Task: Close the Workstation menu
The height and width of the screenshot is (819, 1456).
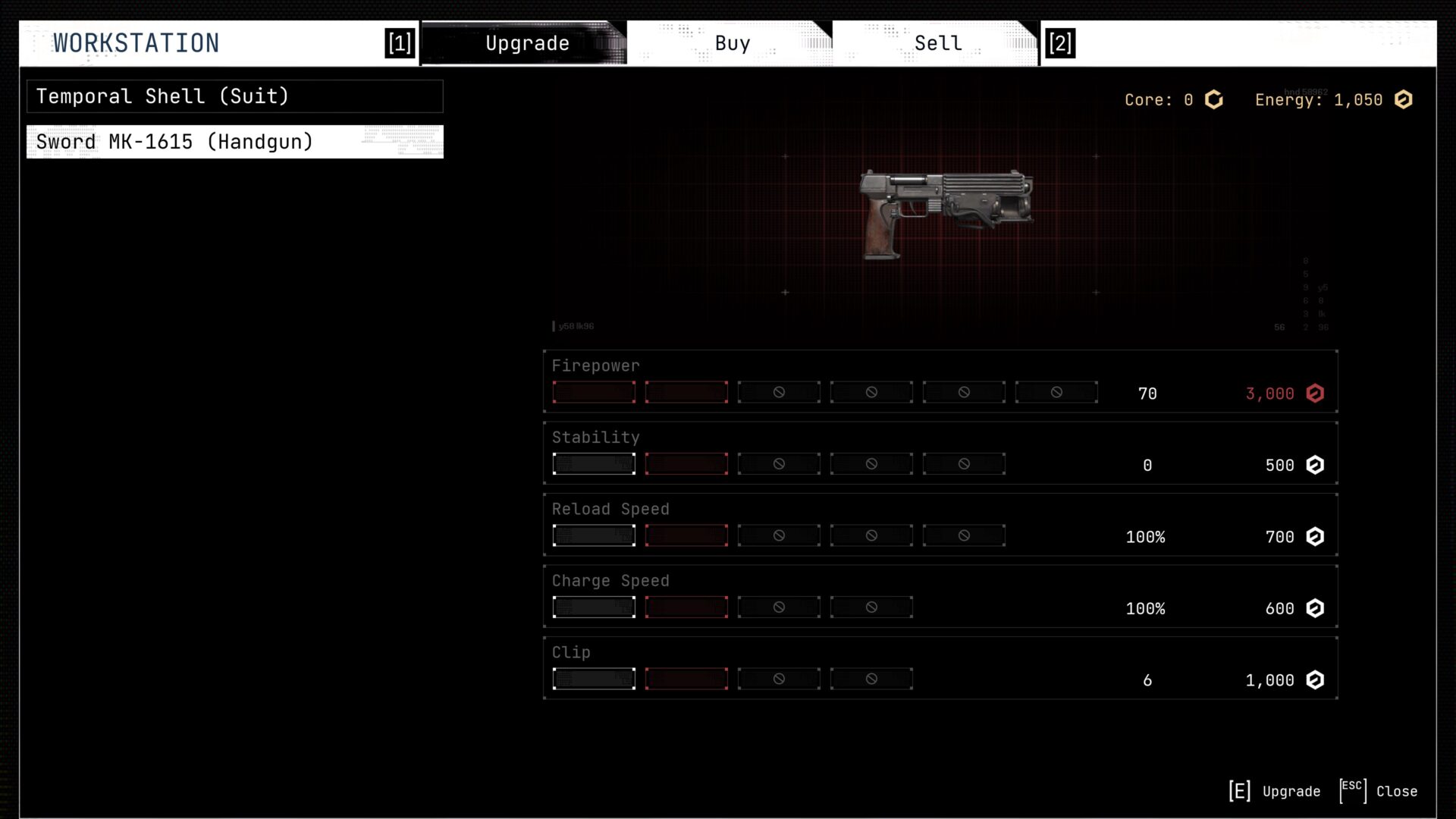Action: 1380,791
